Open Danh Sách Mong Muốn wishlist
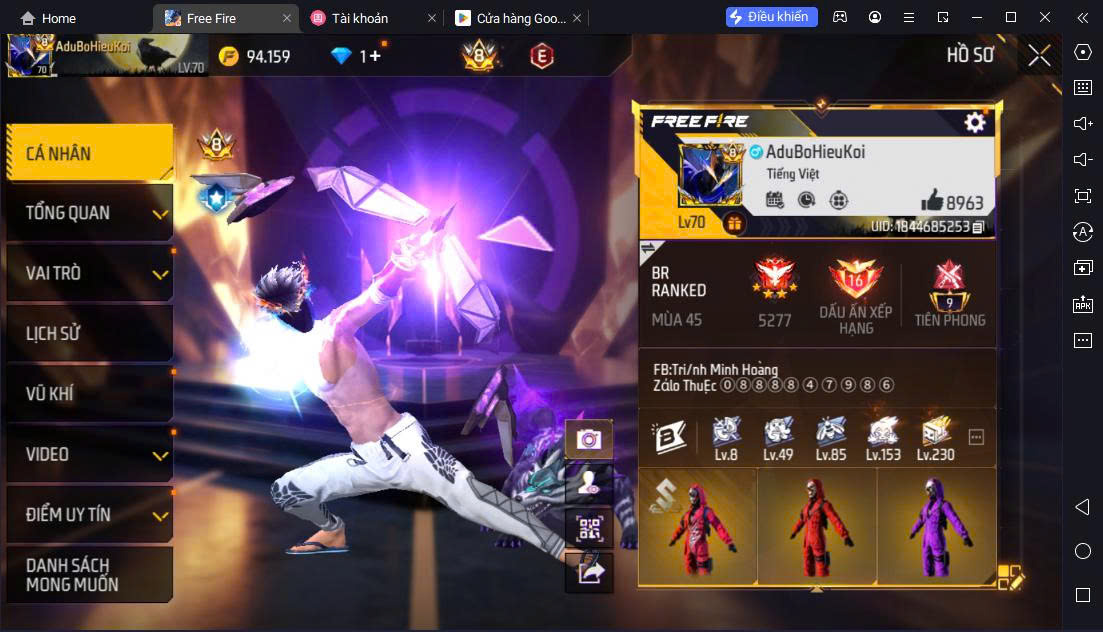Image resolution: width=1103 pixels, height=632 pixels. point(89,574)
